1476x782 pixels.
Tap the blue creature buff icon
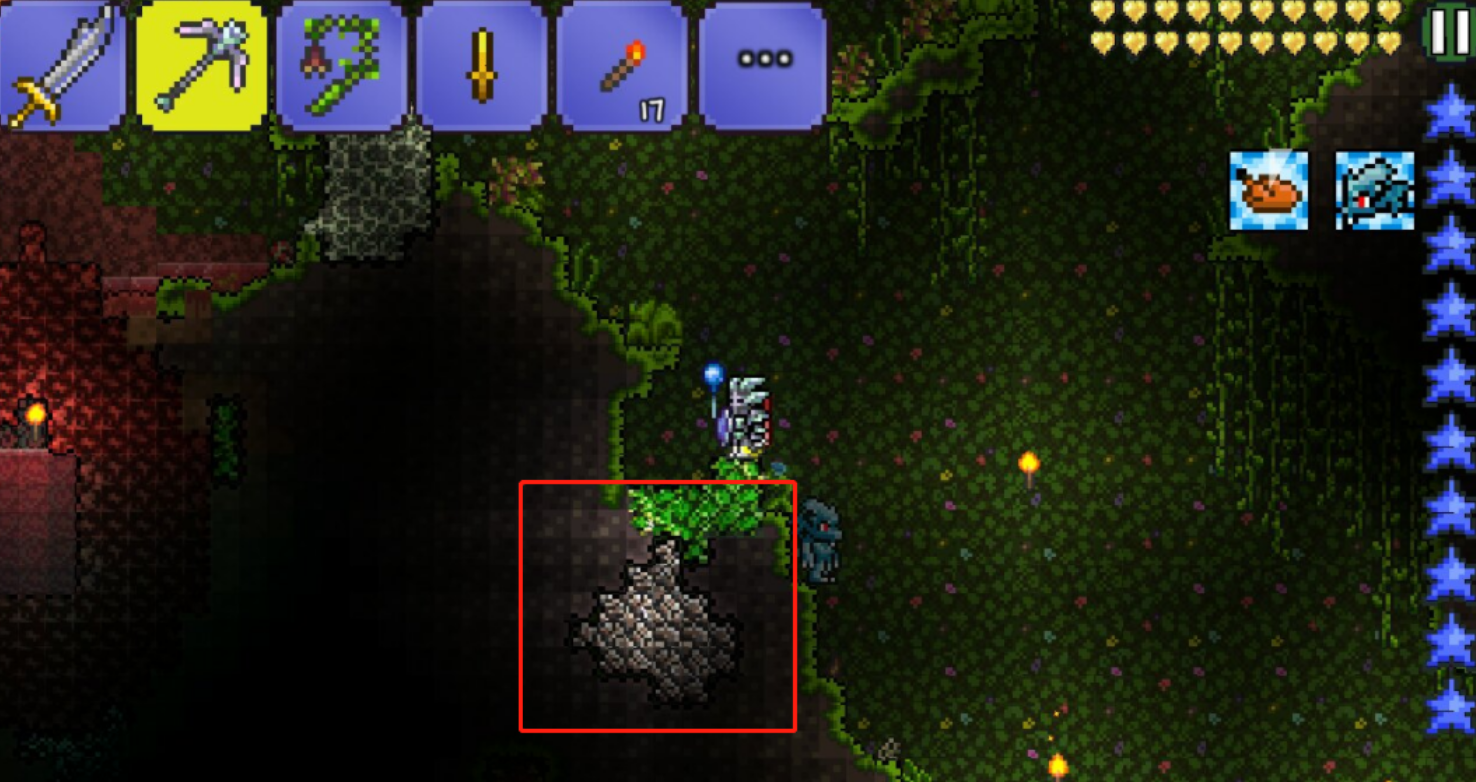[x=1375, y=191]
